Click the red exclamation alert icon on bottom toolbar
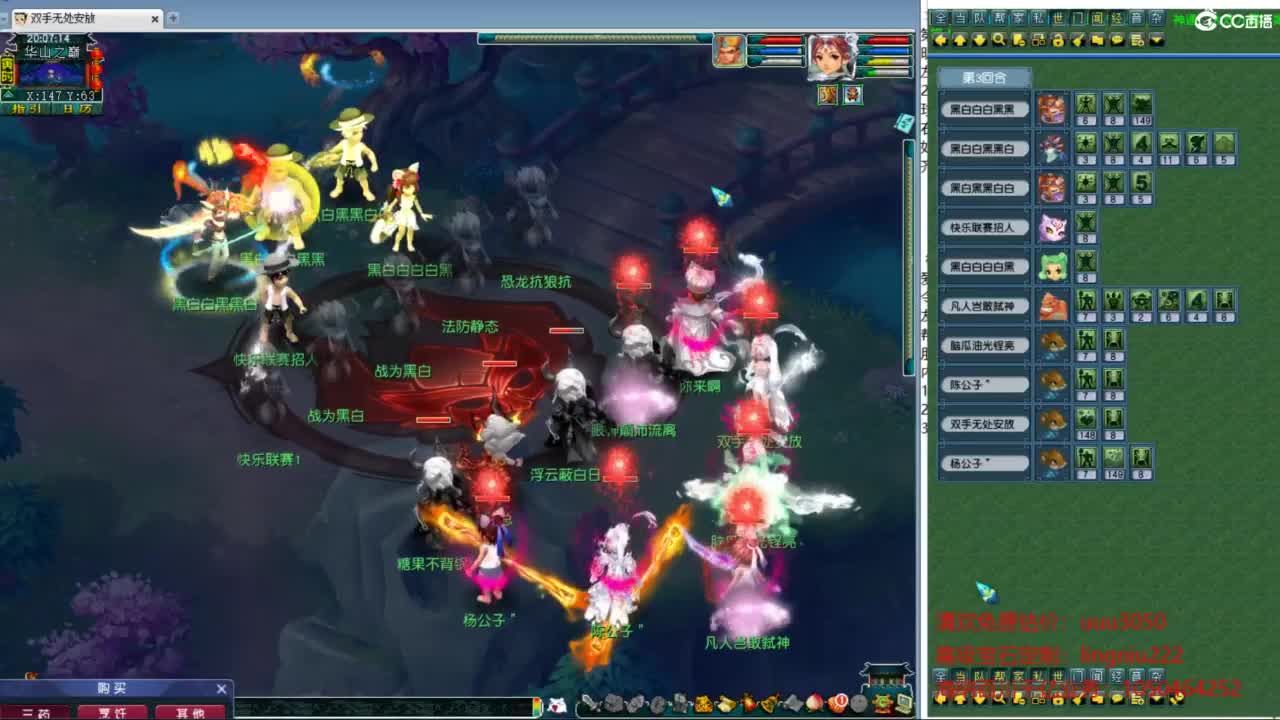The width and height of the screenshot is (1280, 720). [x=840, y=702]
